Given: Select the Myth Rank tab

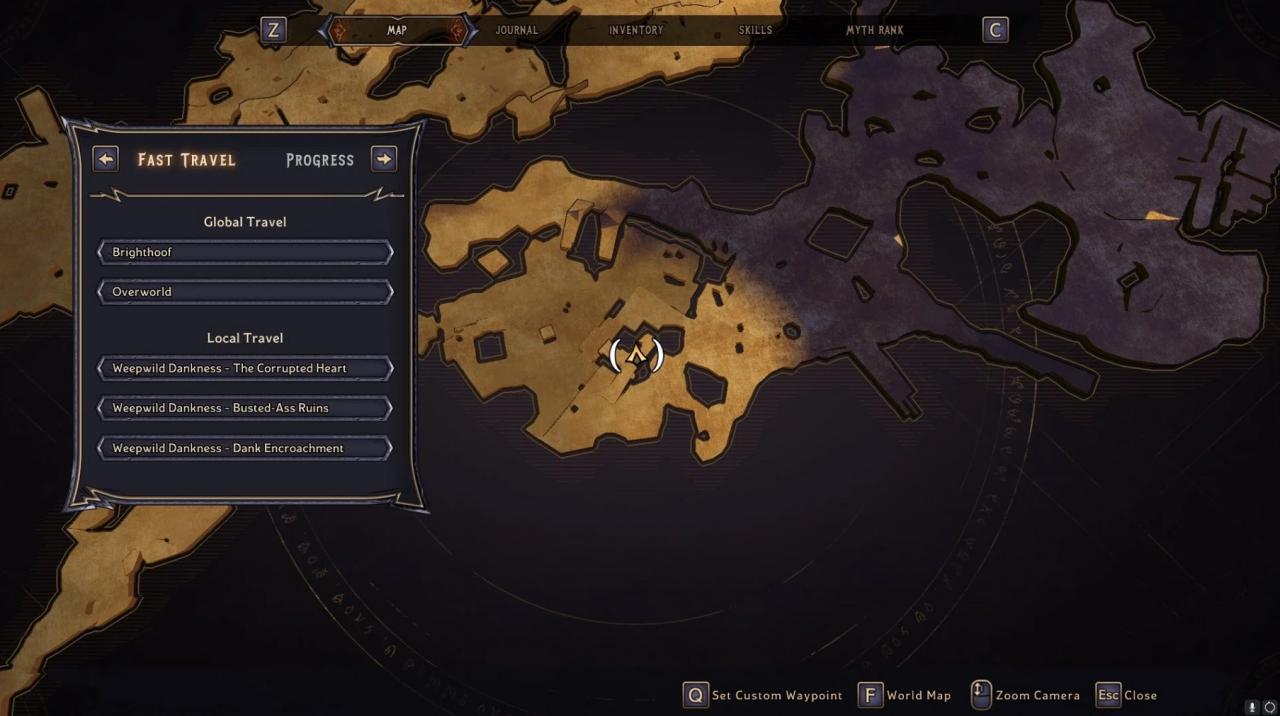Looking at the screenshot, I should coord(874,30).
